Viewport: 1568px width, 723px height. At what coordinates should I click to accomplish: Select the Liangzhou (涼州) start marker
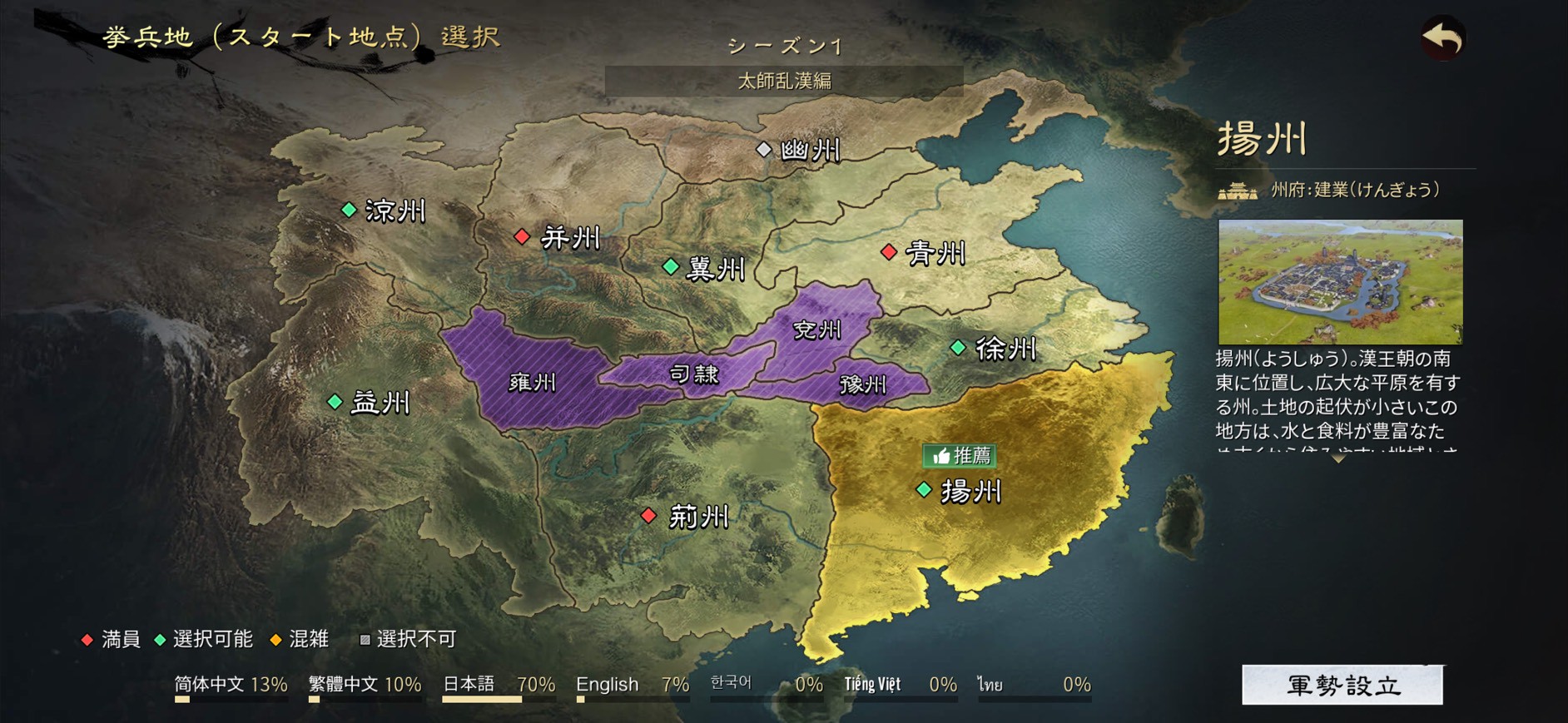[x=350, y=210]
